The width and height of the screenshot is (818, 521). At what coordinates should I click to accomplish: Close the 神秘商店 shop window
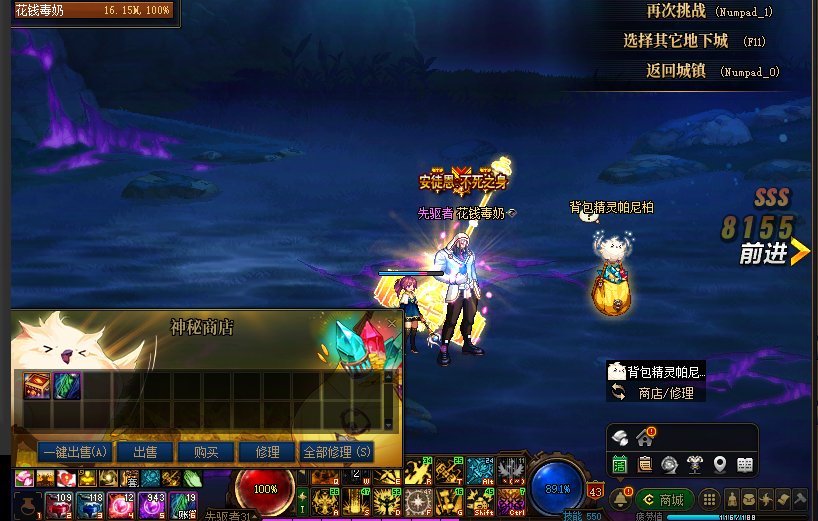coord(391,325)
